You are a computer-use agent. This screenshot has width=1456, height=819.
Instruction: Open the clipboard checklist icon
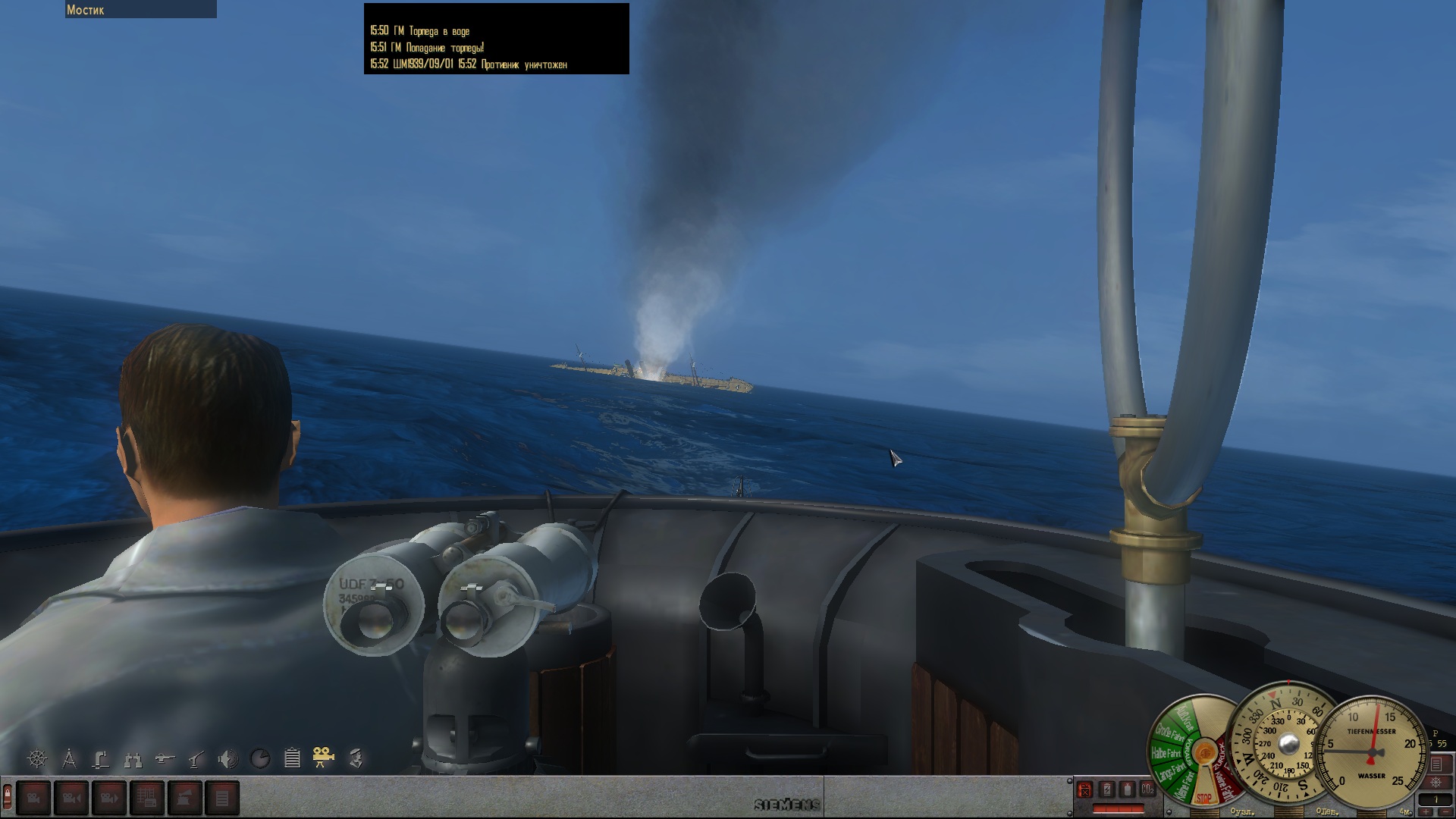pos(292,758)
